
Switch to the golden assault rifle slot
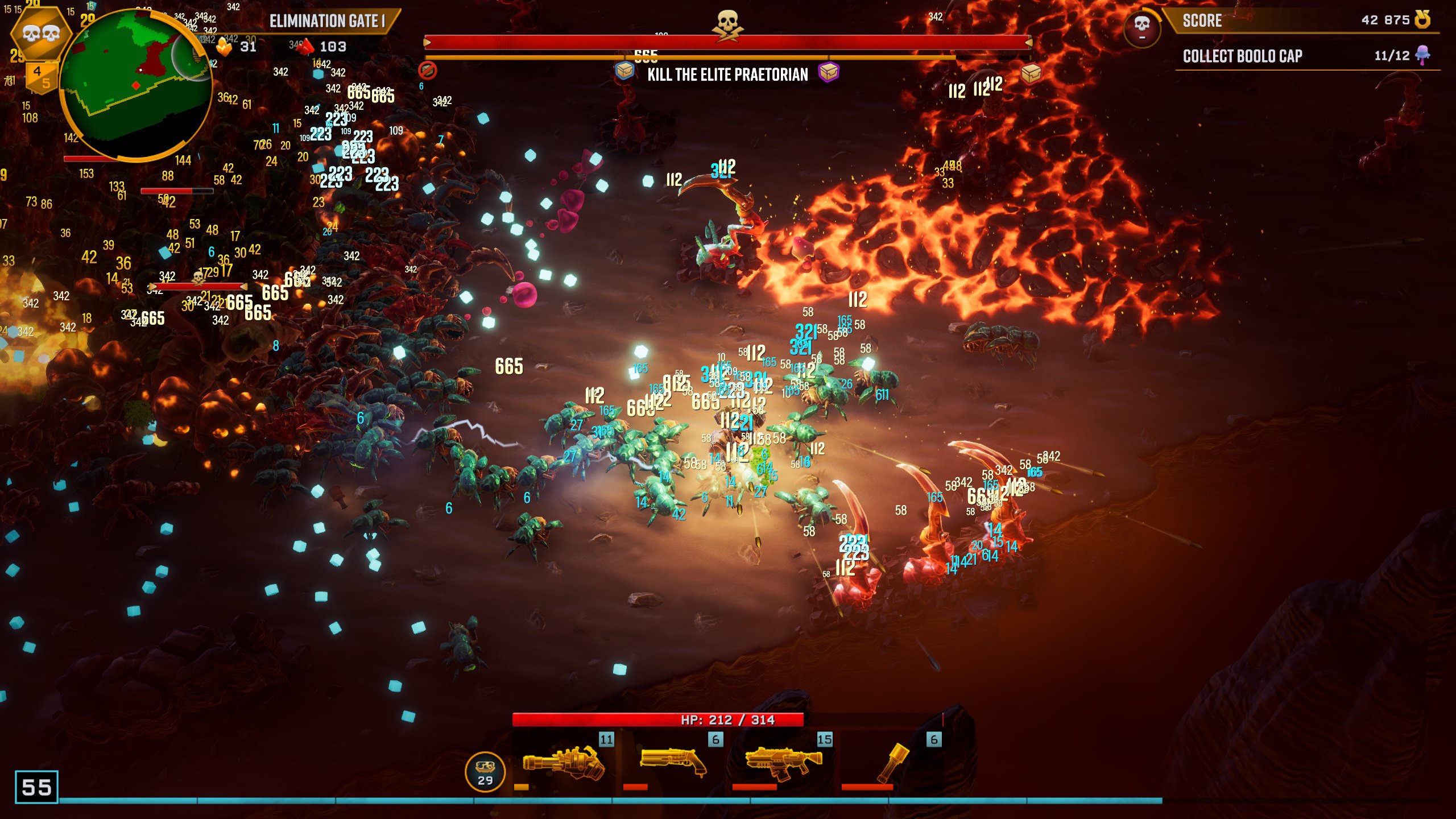tap(783, 762)
